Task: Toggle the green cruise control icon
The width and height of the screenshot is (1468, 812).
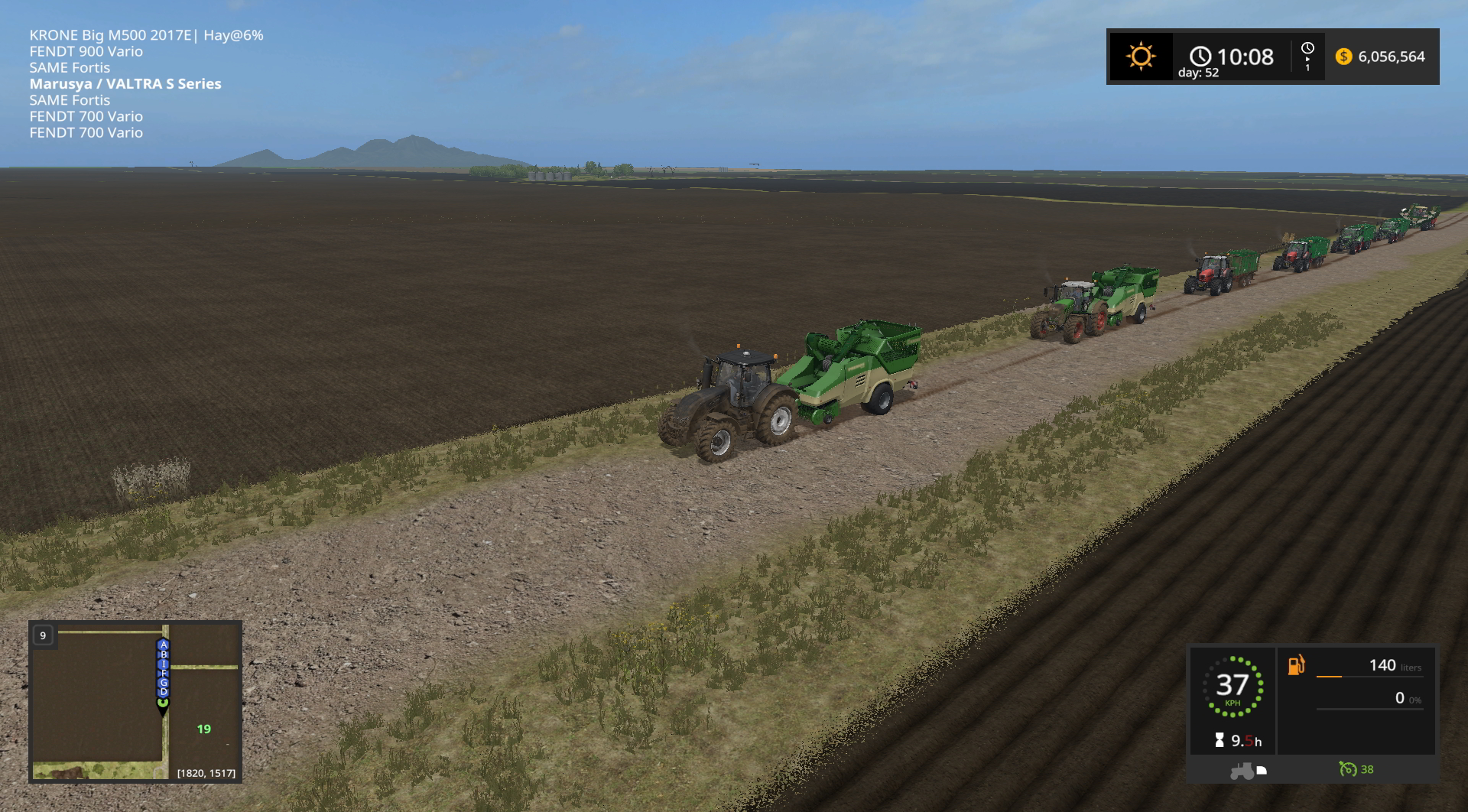Action: 1348,769
